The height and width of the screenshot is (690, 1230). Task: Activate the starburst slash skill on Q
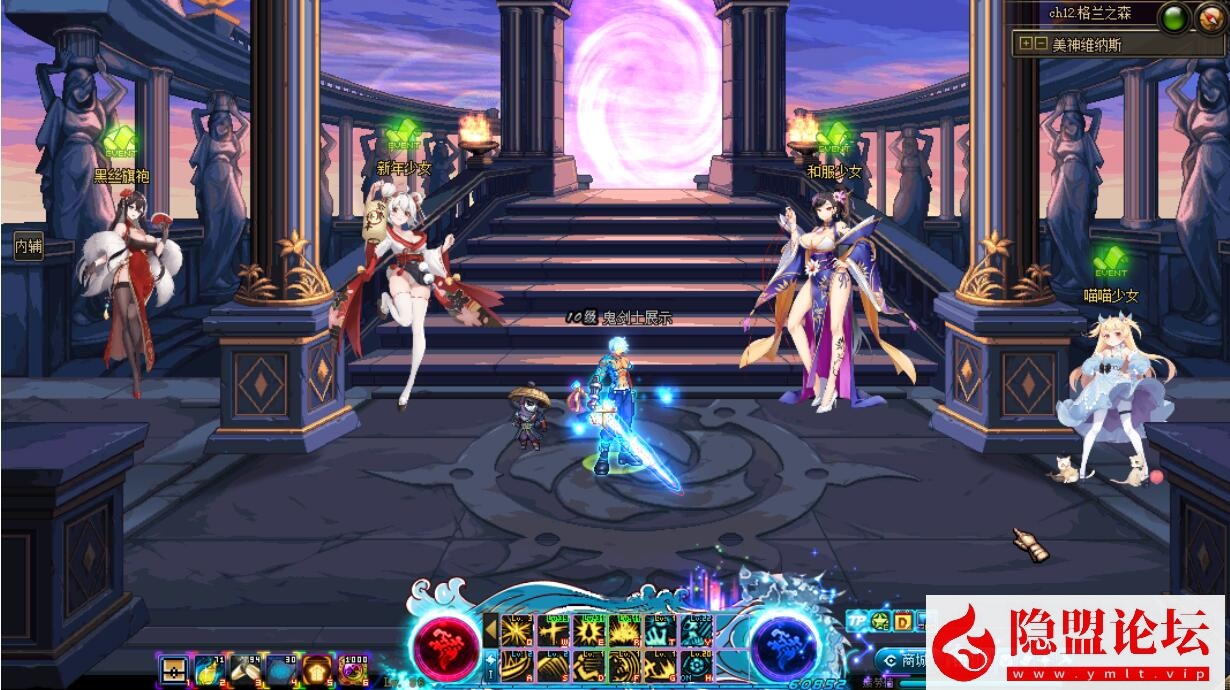517,631
